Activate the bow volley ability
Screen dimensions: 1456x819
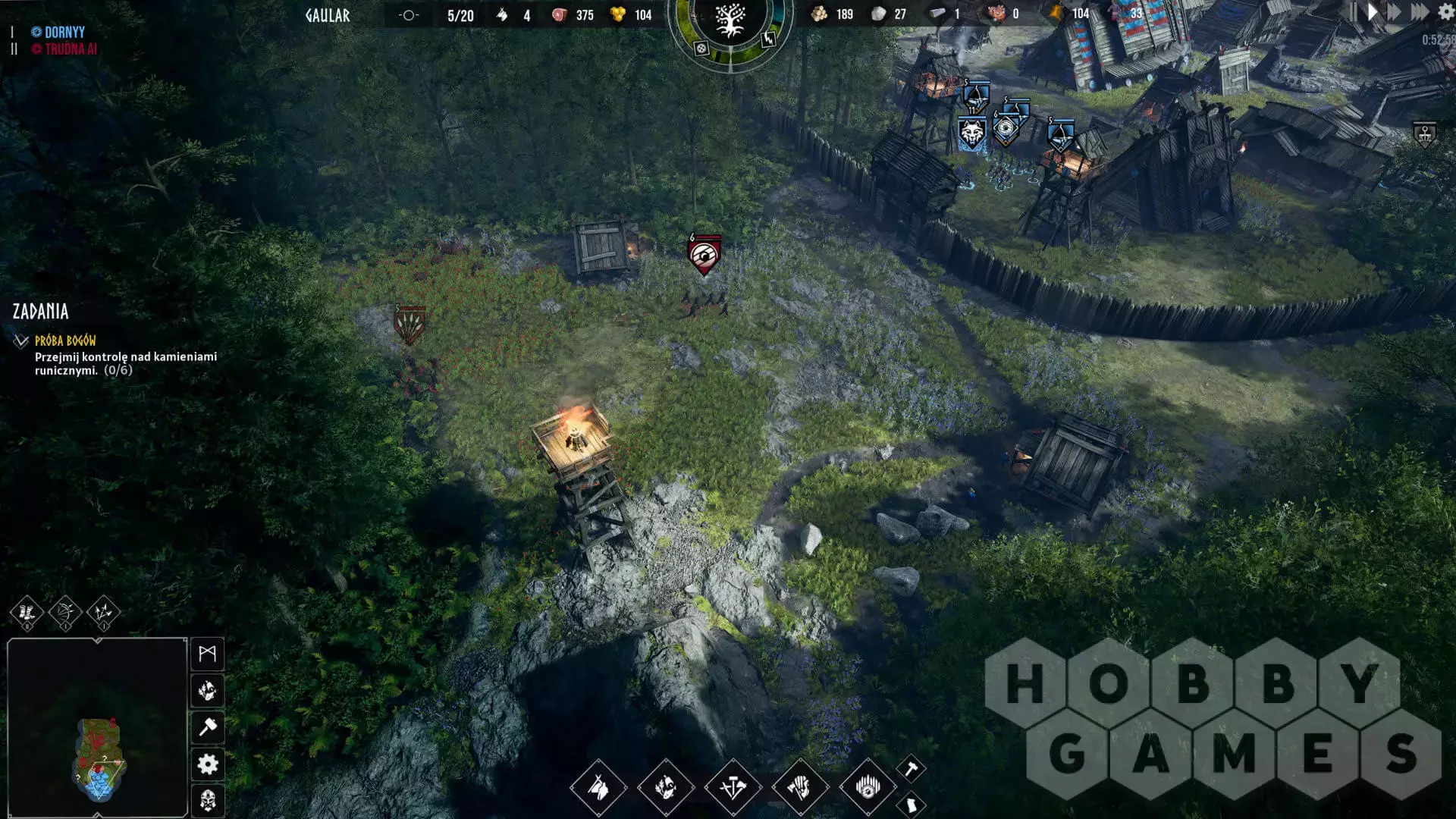65,611
